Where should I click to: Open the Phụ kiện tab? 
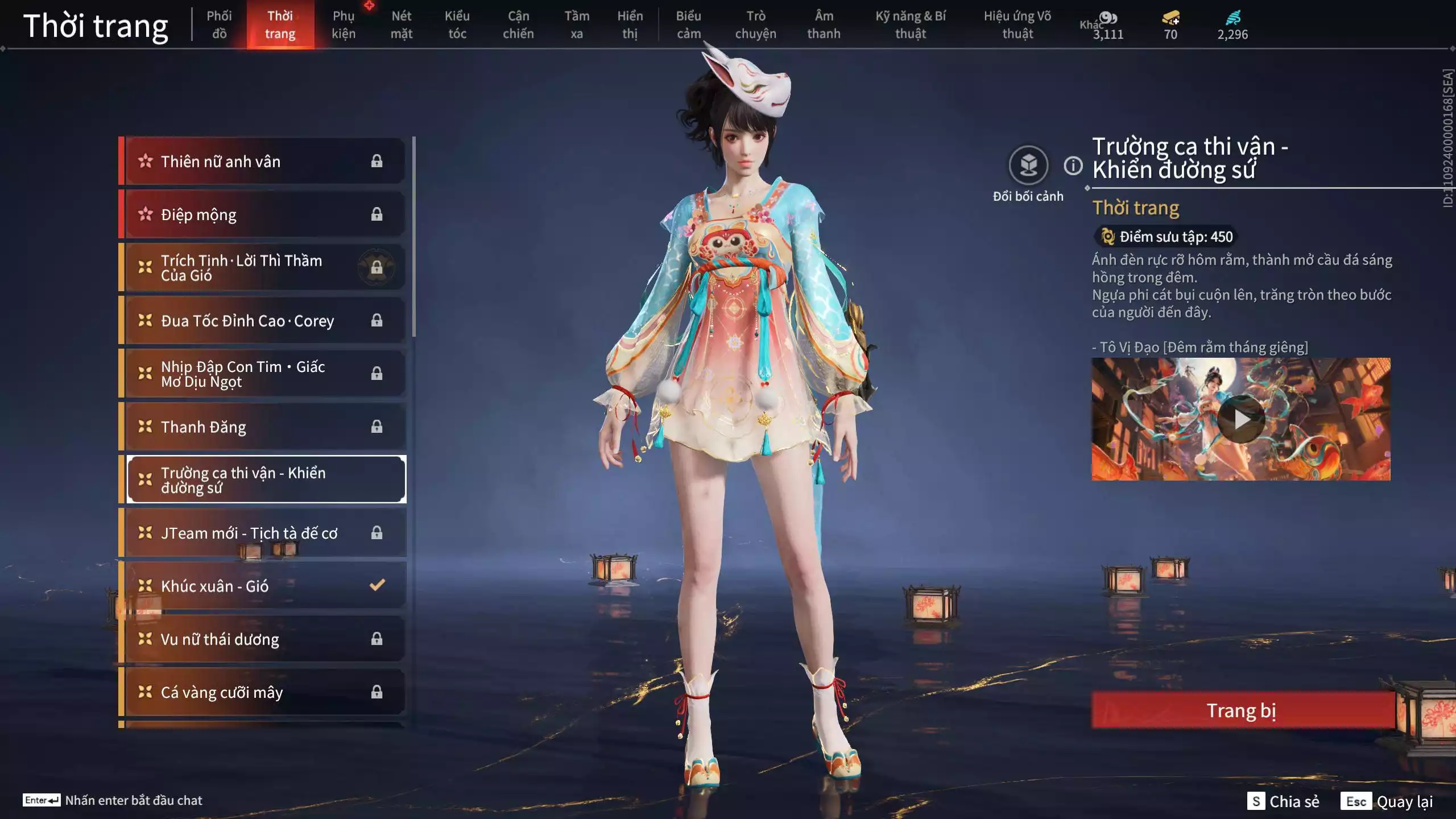[x=344, y=24]
